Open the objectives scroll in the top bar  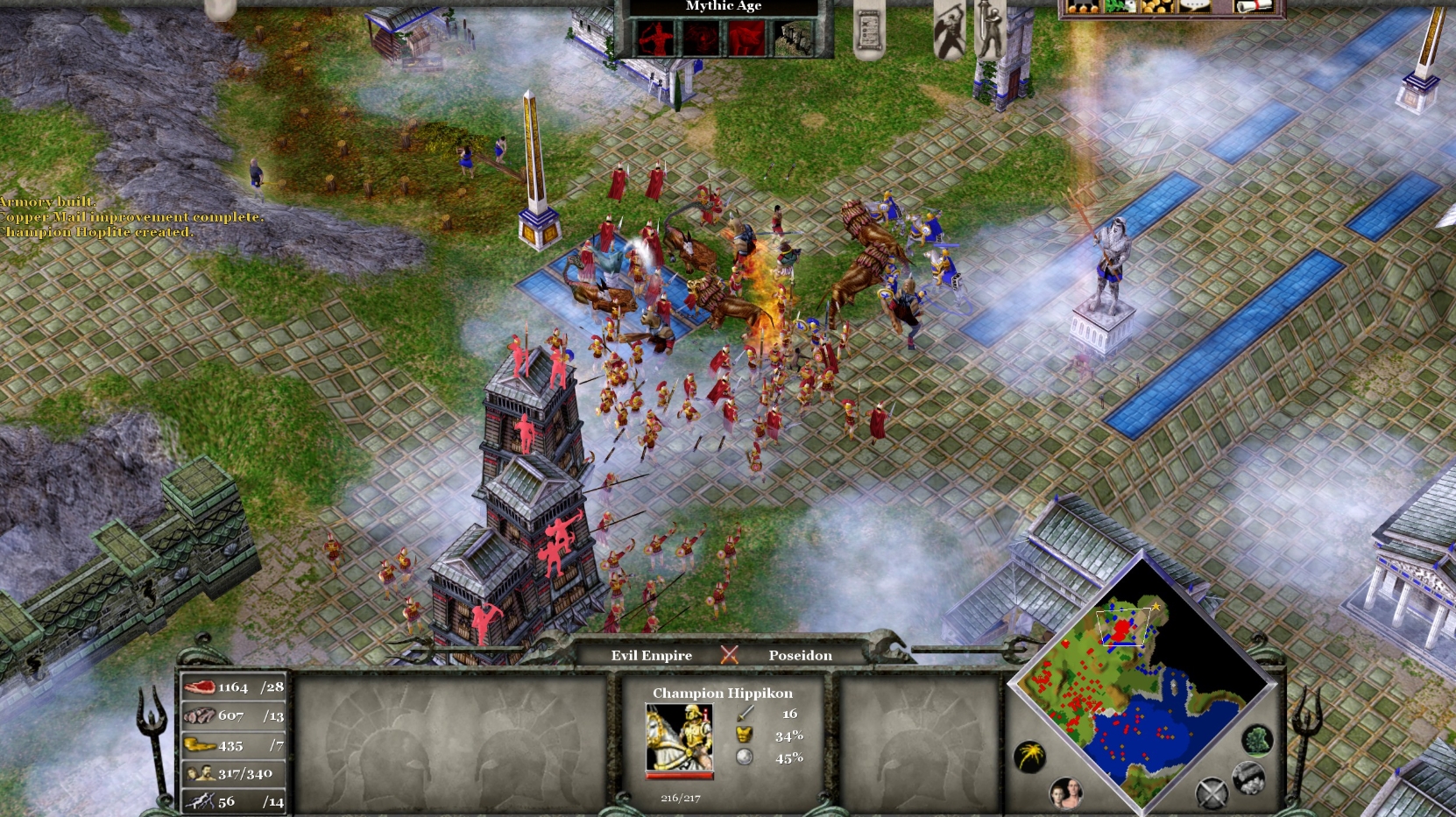[x=869, y=30]
